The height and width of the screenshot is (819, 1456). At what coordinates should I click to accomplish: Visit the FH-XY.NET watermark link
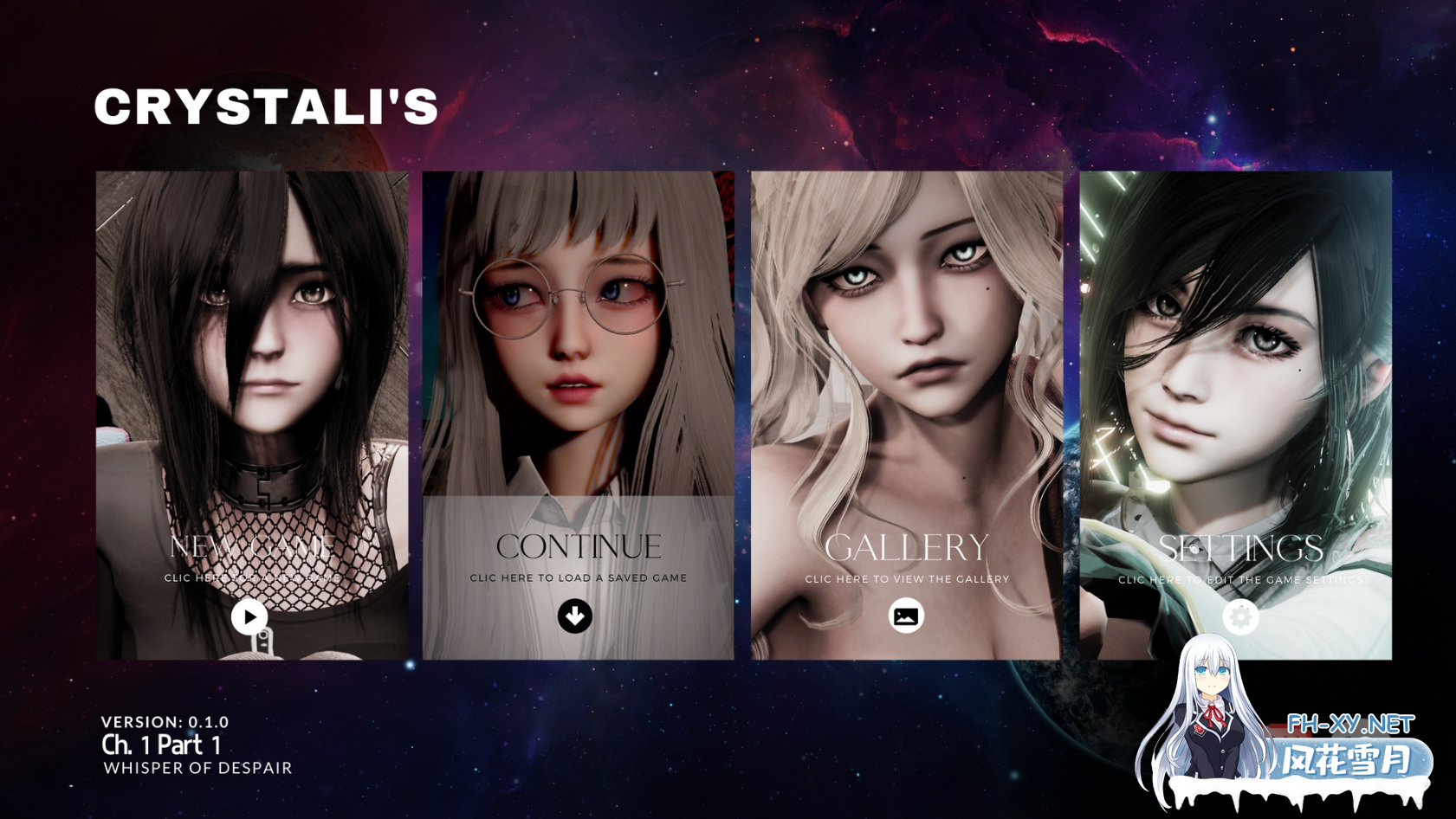(x=1349, y=724)
